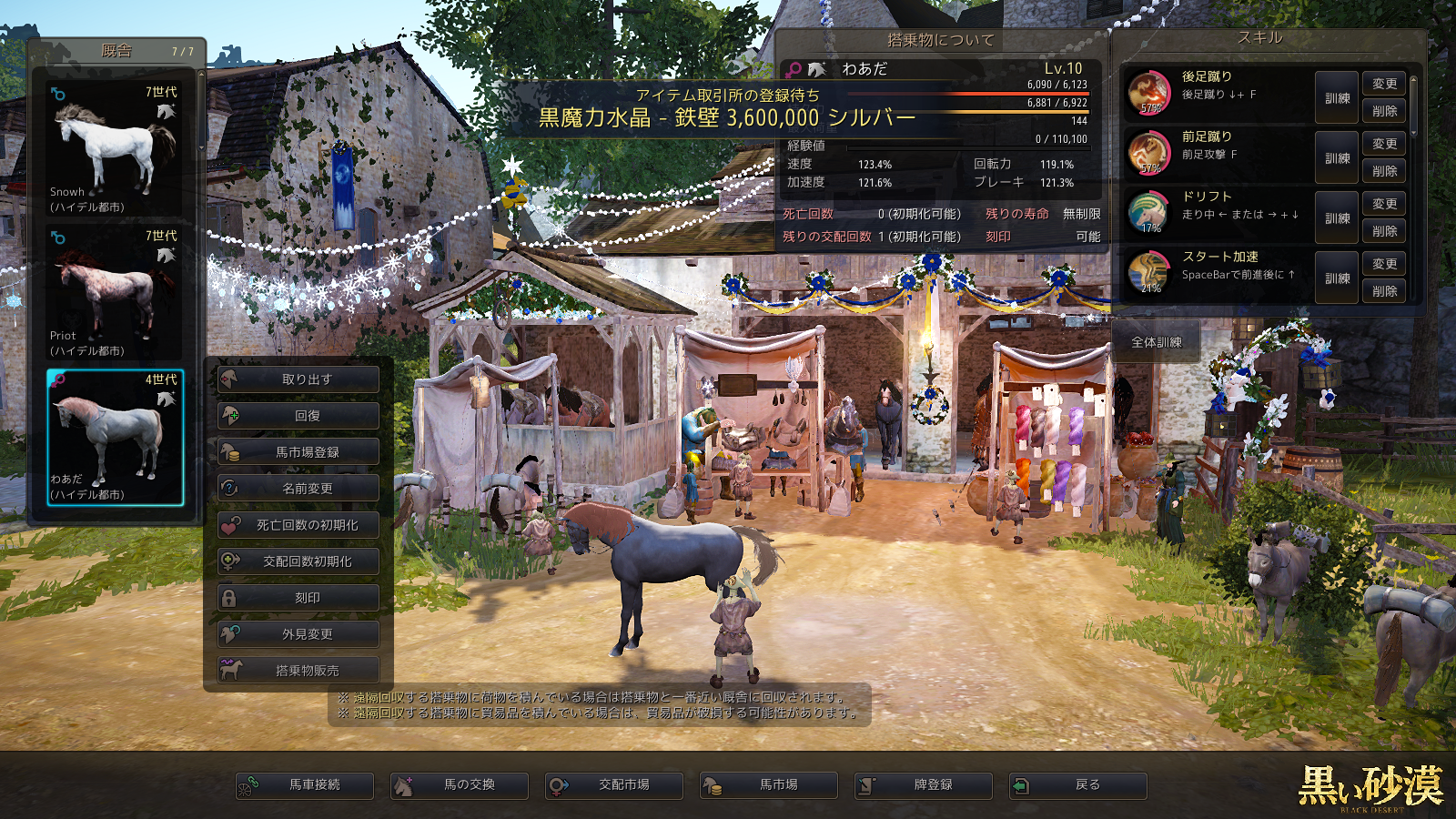Open 名前変更 to rename the horse
This screenshot has width=1456, height=819.
click(x=298, y=489)
